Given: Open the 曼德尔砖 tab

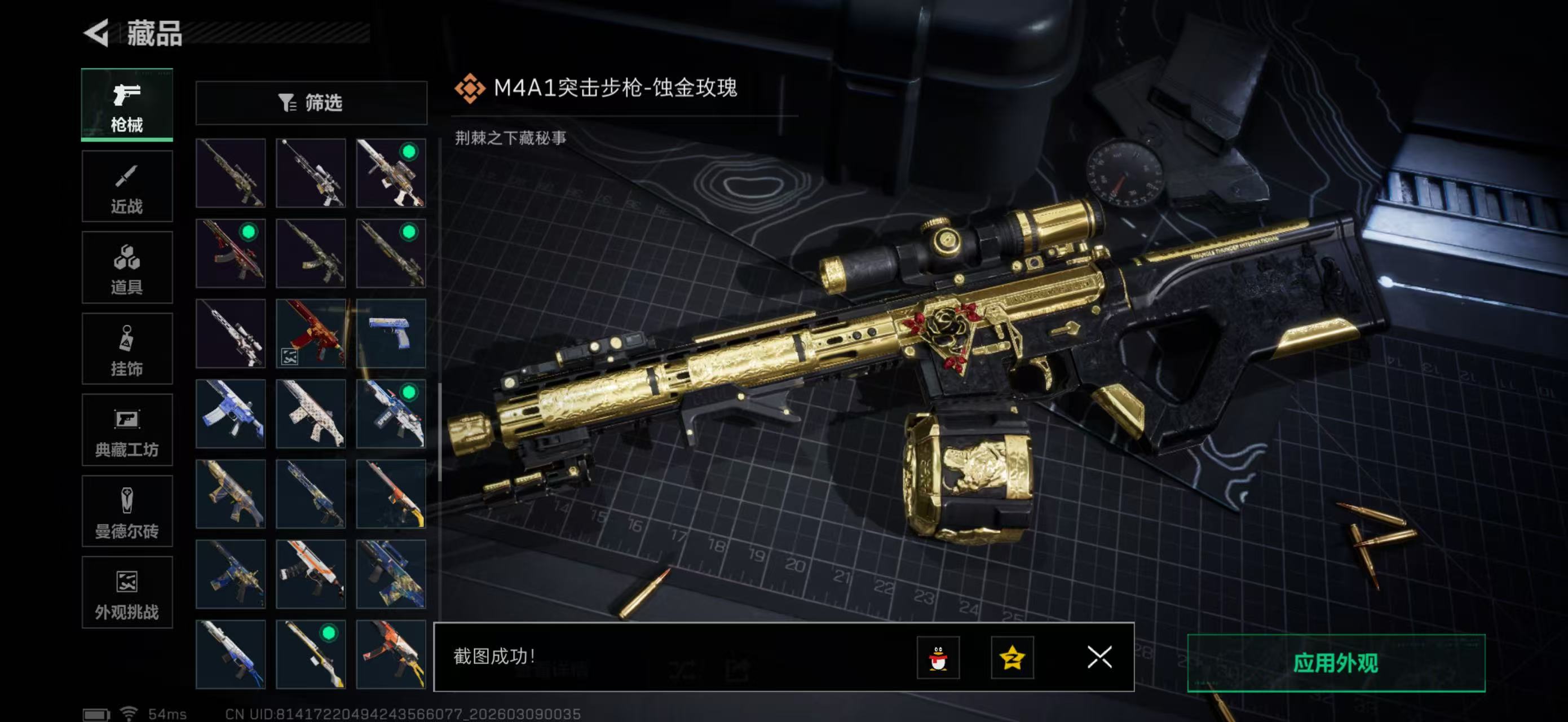Looking at the screenshot, I should pyautogui.click(x=127, y=512).
